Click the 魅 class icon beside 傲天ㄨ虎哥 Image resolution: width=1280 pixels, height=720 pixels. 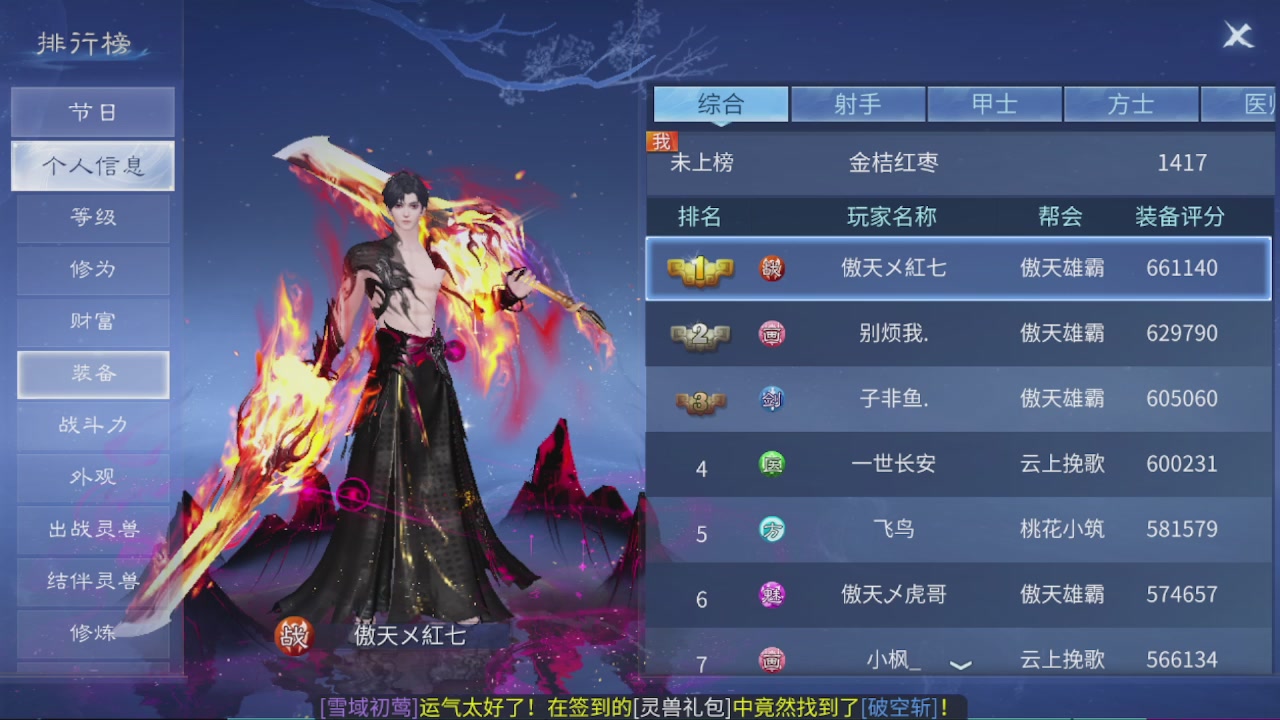(772, 594)
